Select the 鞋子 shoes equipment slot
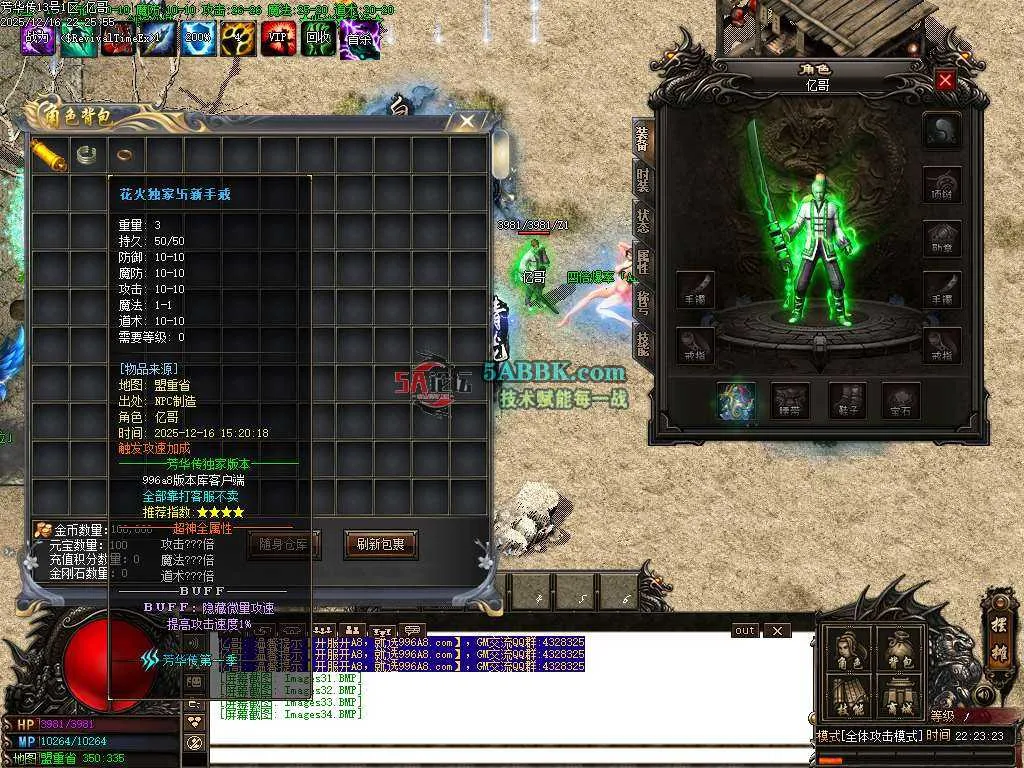Image resolution: width=1024 pixels, height=768 pixels. click(x=846, y=402)
